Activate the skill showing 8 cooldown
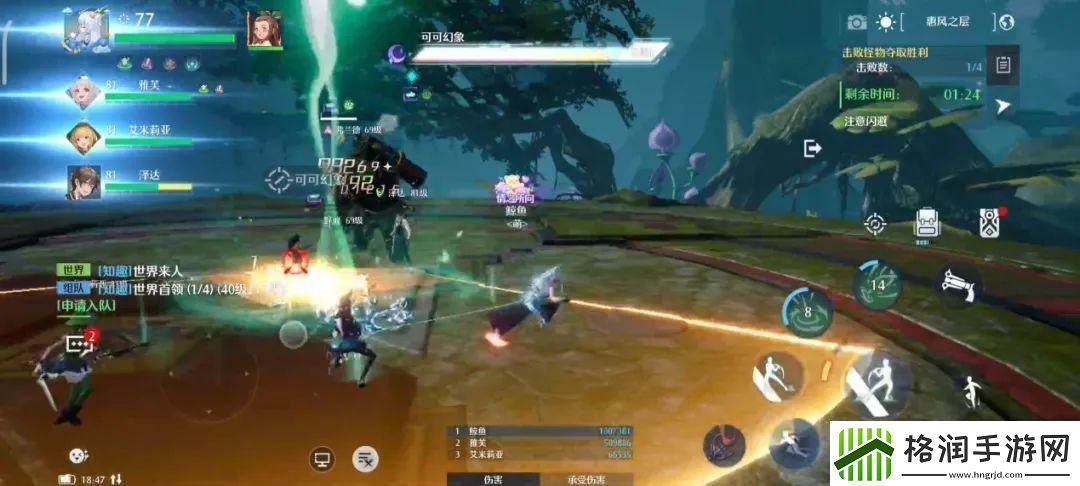This screenshot has height=486, width=1080. coord(808,310)
